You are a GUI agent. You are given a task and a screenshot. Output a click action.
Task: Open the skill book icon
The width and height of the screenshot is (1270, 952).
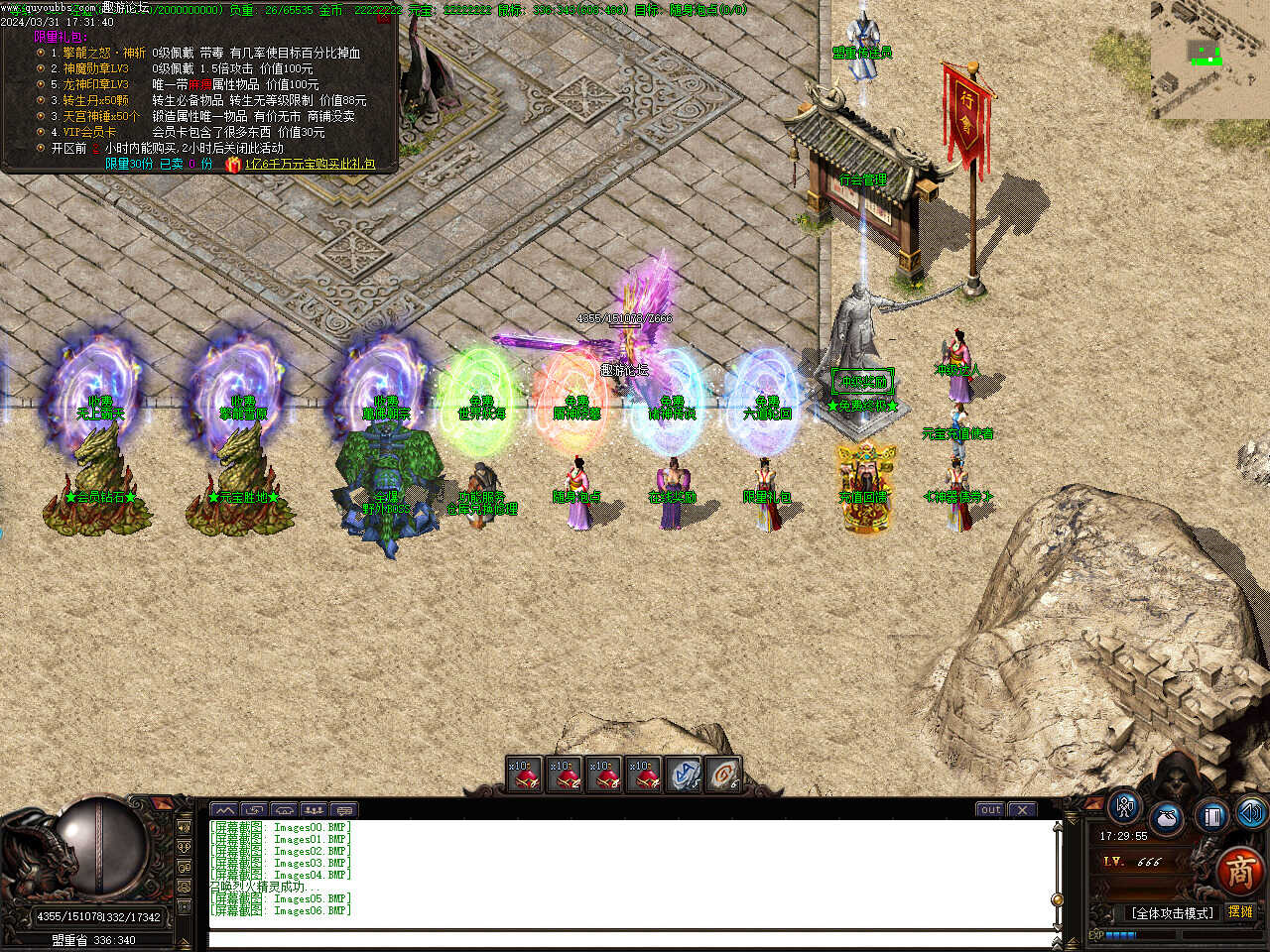point(1211,815)
